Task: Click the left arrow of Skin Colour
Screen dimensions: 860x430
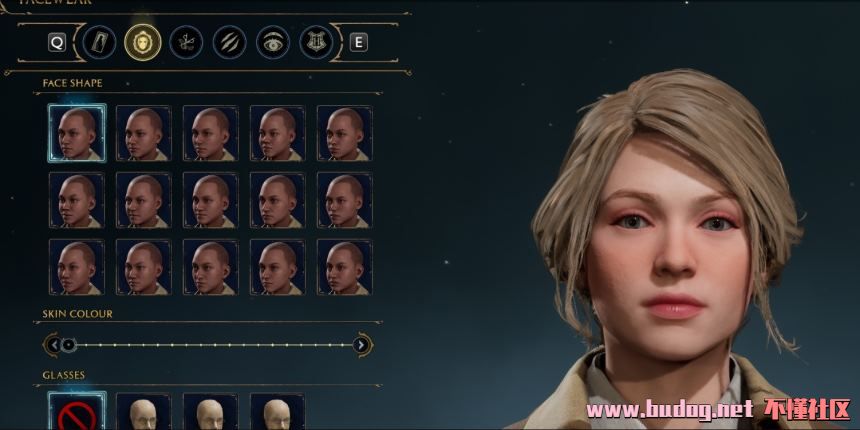Action: pyautogui.click(x=52, y=345)
